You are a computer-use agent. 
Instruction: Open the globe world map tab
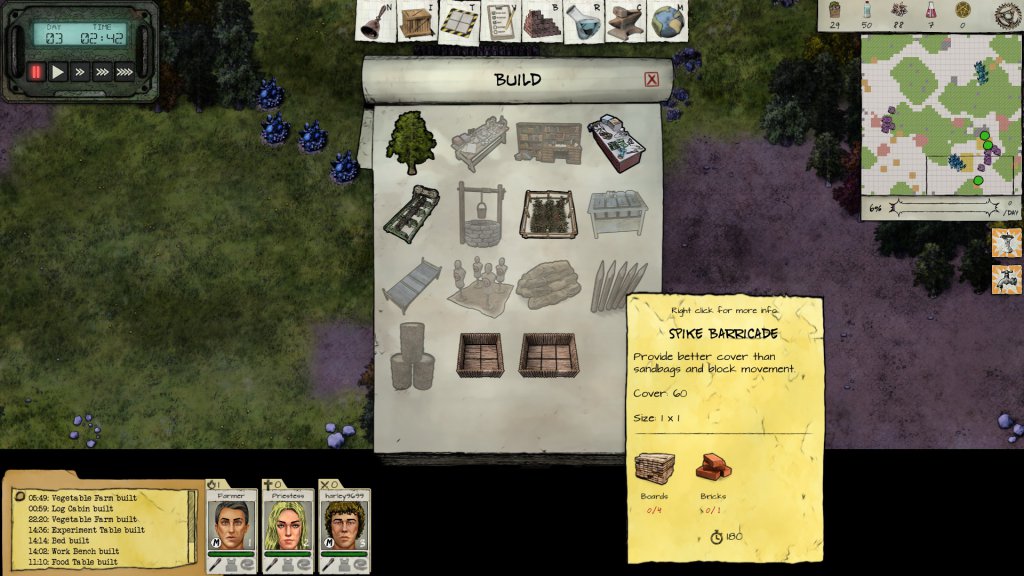point(666,22)
